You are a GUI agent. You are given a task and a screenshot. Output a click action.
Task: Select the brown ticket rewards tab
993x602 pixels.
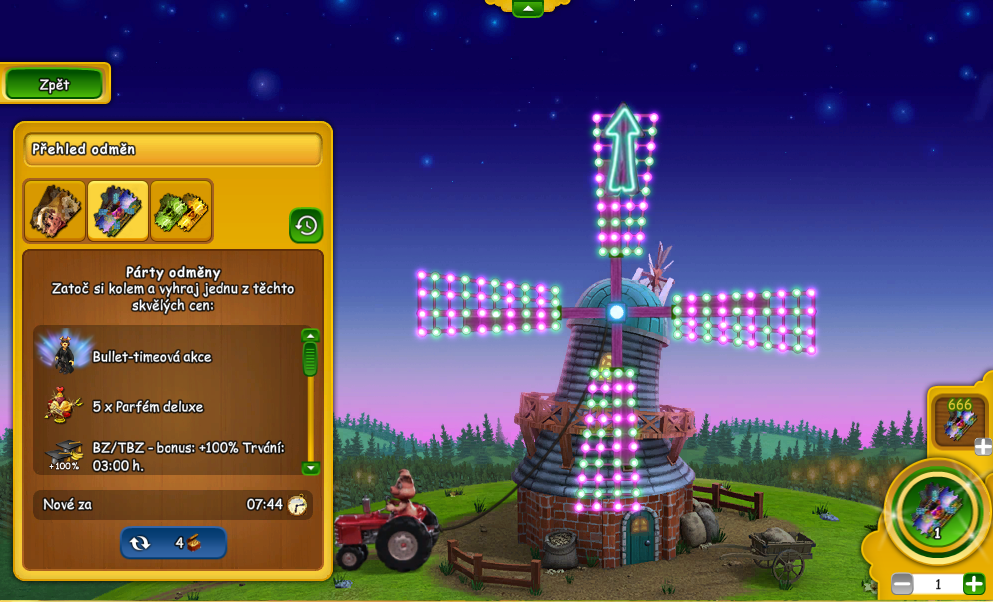click(x=55, y=210)
